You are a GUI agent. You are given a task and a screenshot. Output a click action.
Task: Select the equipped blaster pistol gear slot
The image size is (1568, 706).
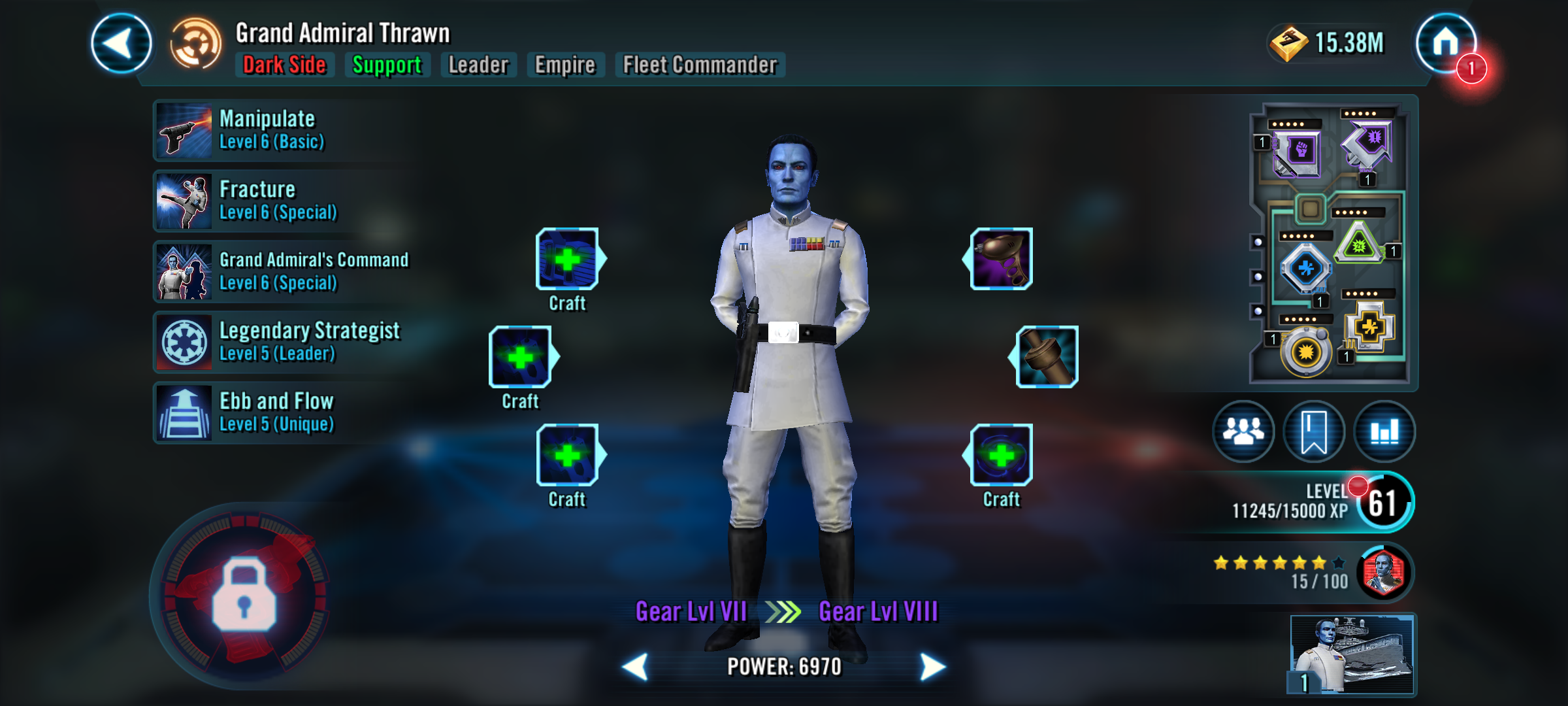click(x=1001, y=259)
